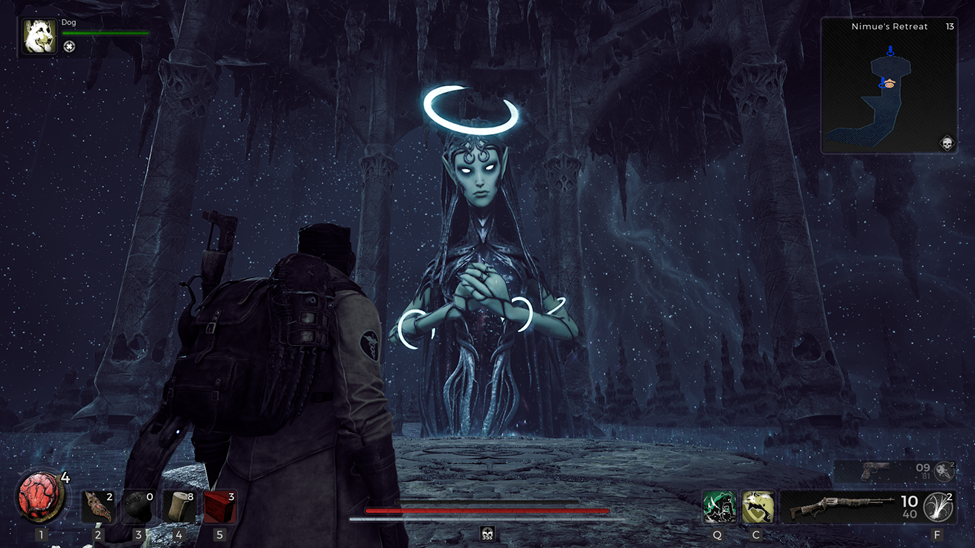Select the pistol's weapon mod icon
Image resolution: width=975 pixels, height=548 pixels.
945,471
